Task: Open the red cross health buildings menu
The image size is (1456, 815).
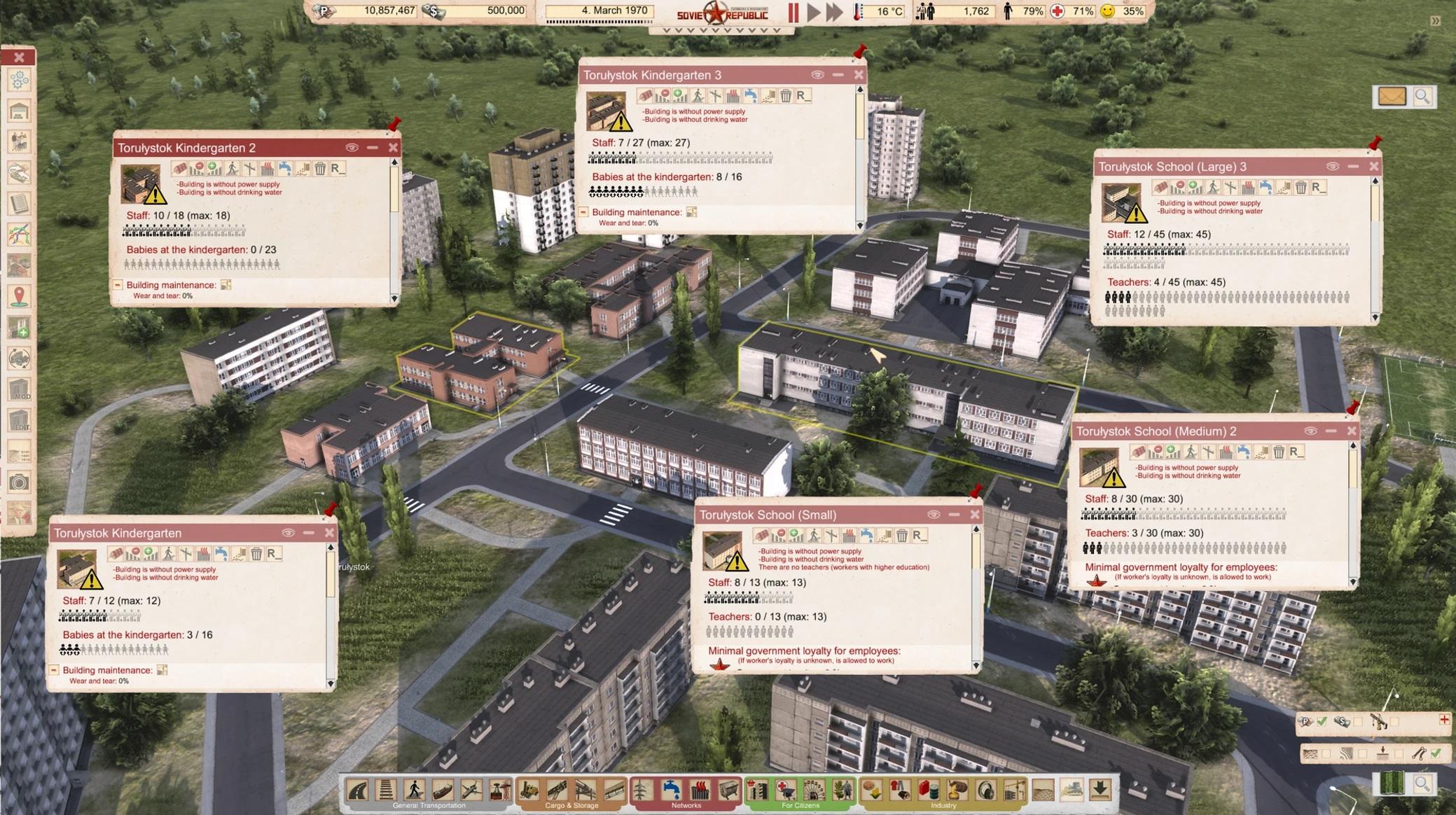Action: [785, 790]
